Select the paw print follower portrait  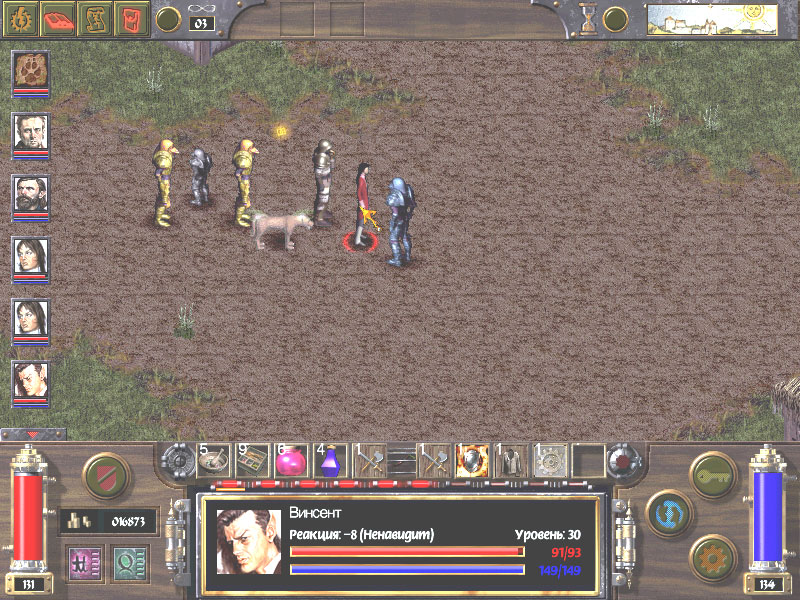[x=31, y=70]
